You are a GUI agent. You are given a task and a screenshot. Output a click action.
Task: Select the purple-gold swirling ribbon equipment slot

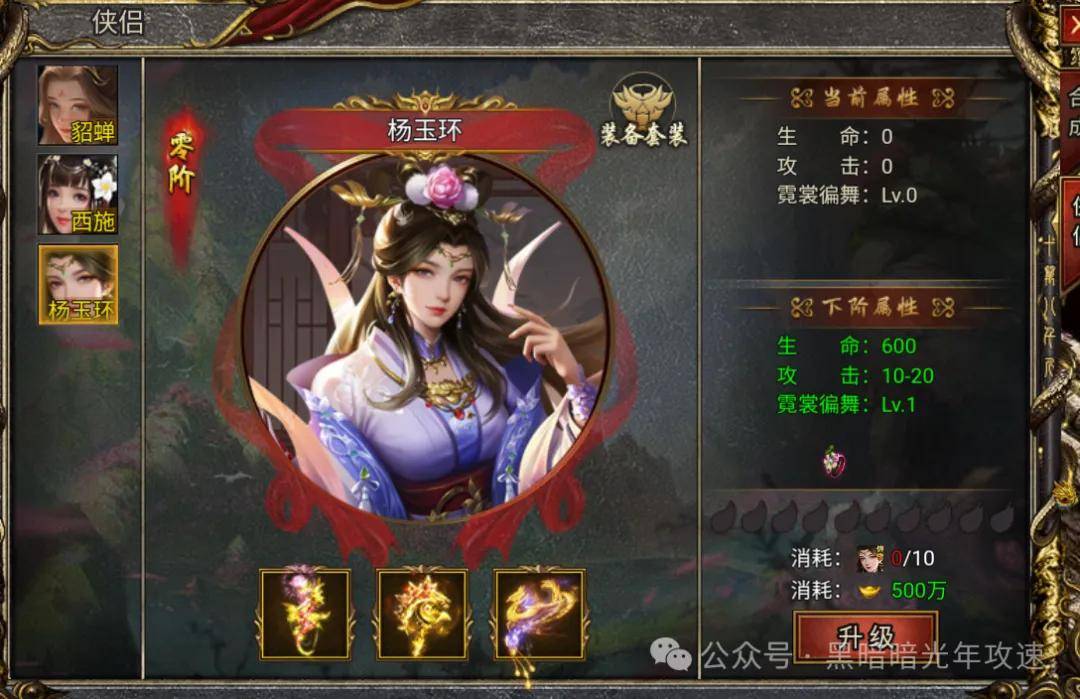click(540, 613)
